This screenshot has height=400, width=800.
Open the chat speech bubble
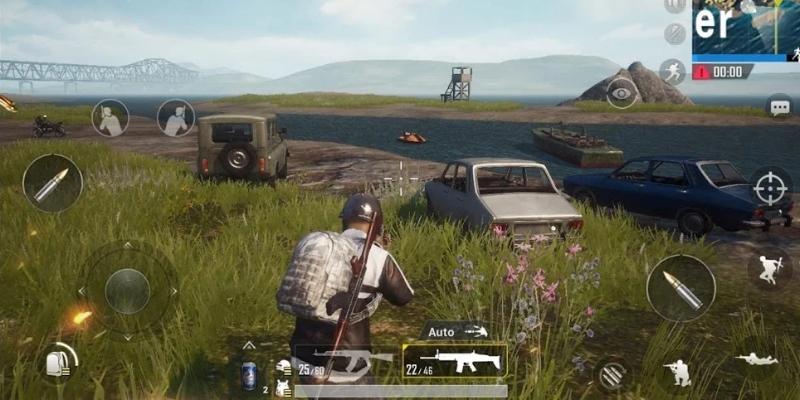point(778,105)
